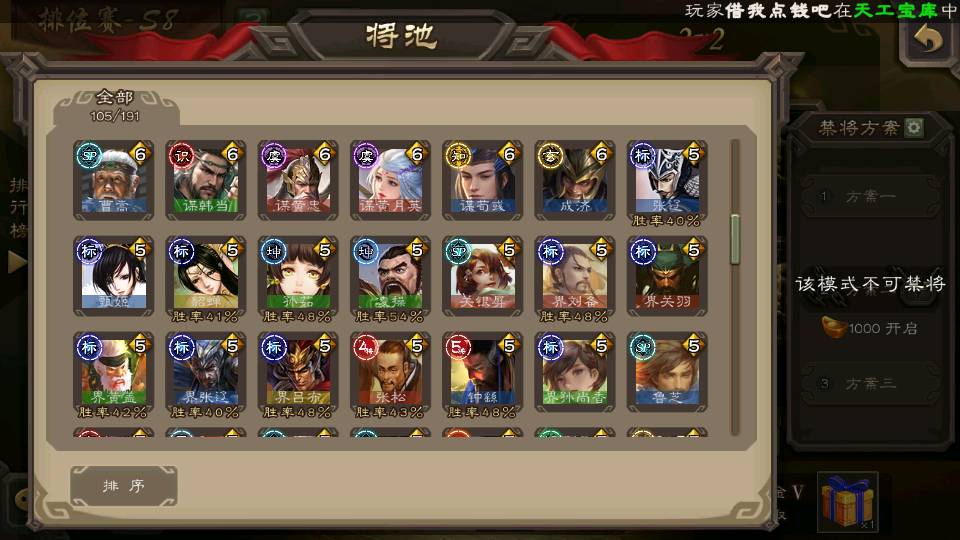Select the 全部 tab showing 105/191

[115, 105]
